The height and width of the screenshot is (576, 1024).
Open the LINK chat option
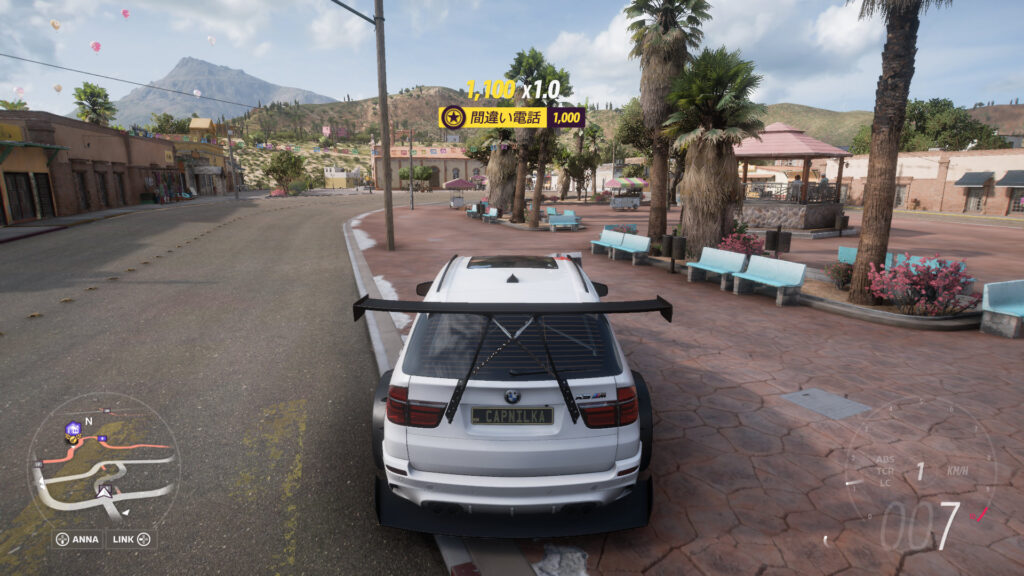coord(131,539)
